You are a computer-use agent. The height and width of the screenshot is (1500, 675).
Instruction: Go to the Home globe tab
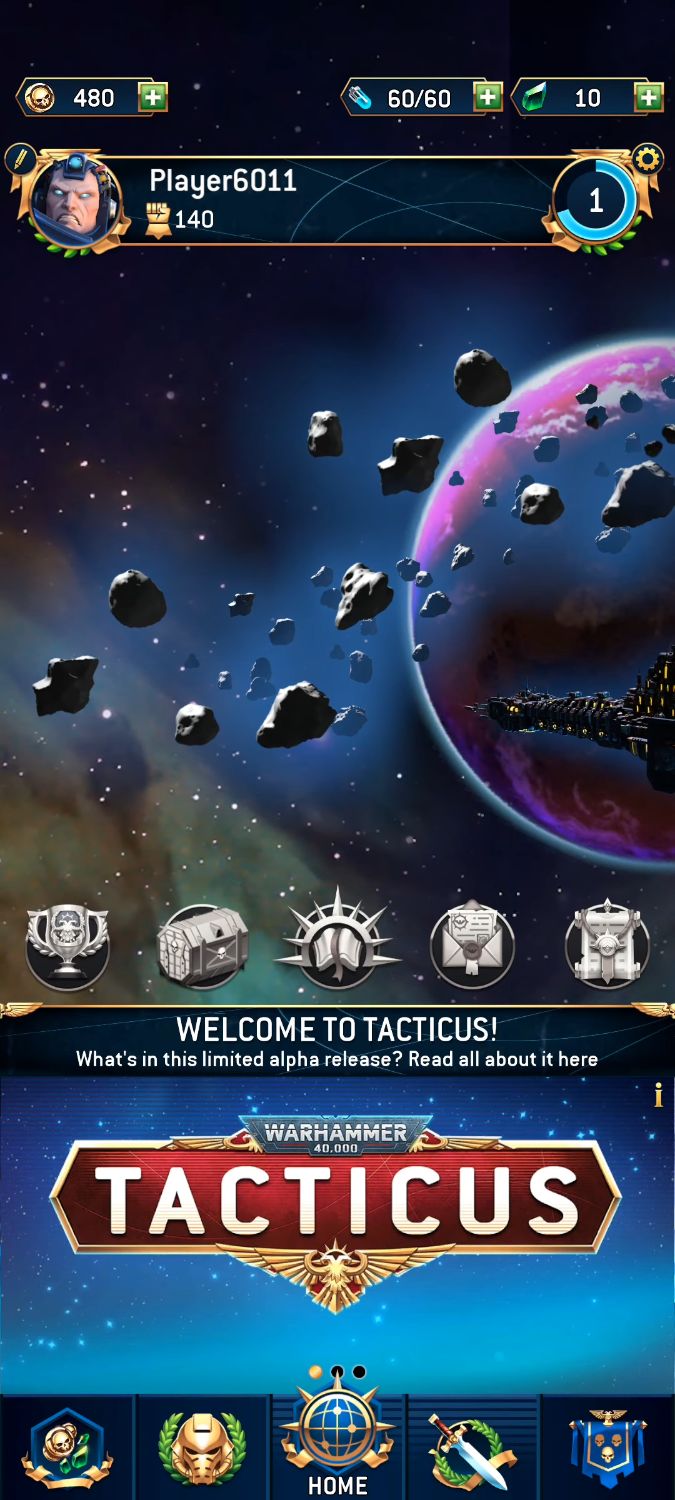click(337, 1445)
